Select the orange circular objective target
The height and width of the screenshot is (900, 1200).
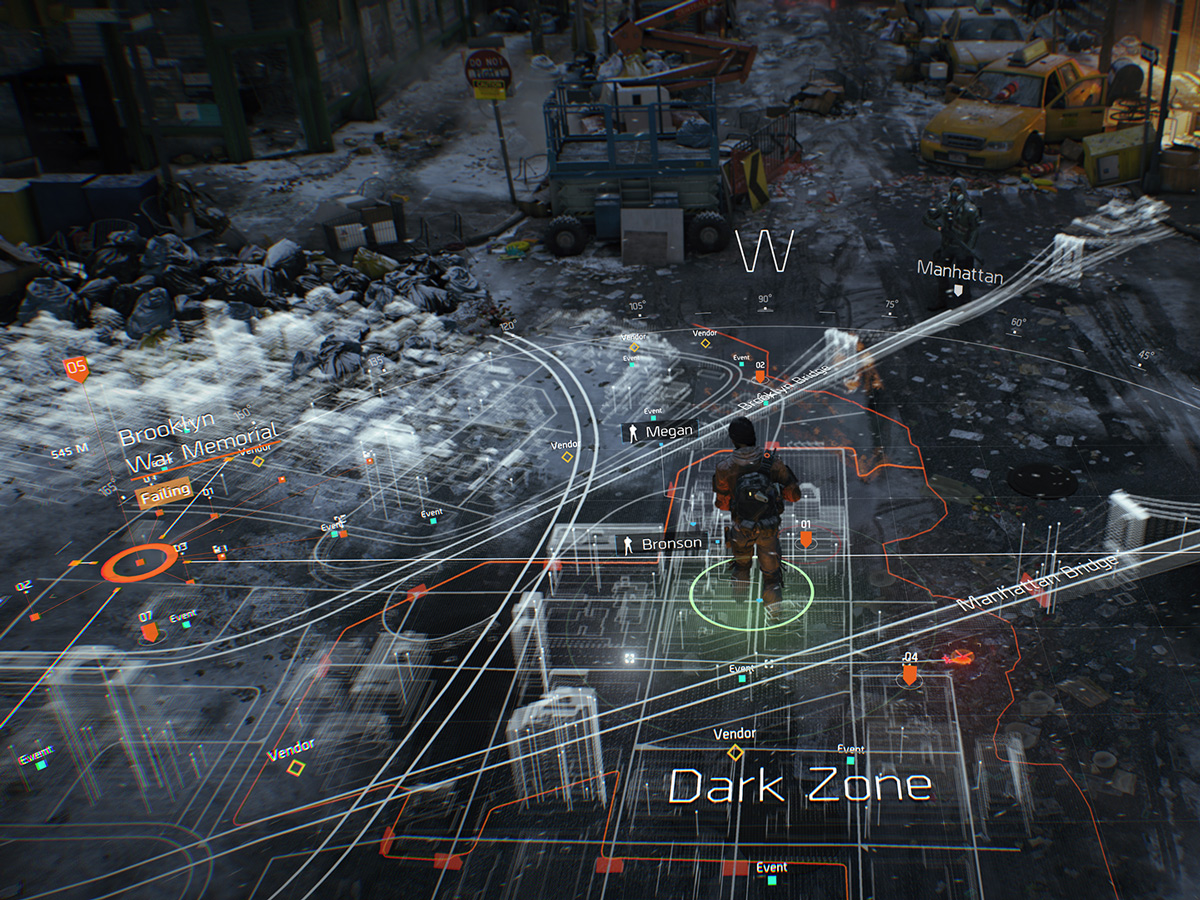139,564
